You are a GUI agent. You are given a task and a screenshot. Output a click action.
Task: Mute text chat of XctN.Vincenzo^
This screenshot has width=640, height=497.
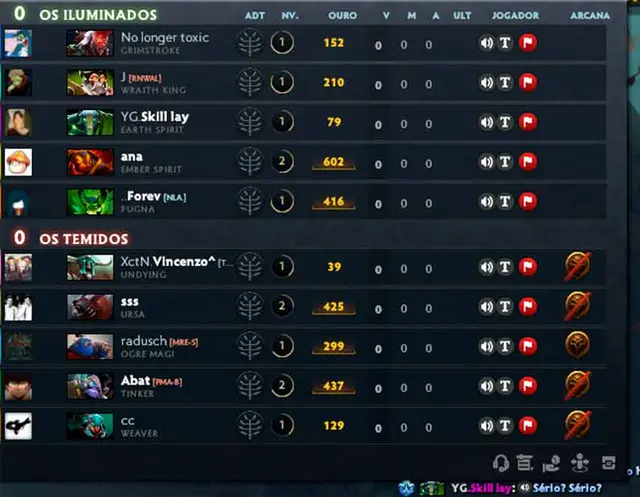pyautogui.click(x=506, y=267)
